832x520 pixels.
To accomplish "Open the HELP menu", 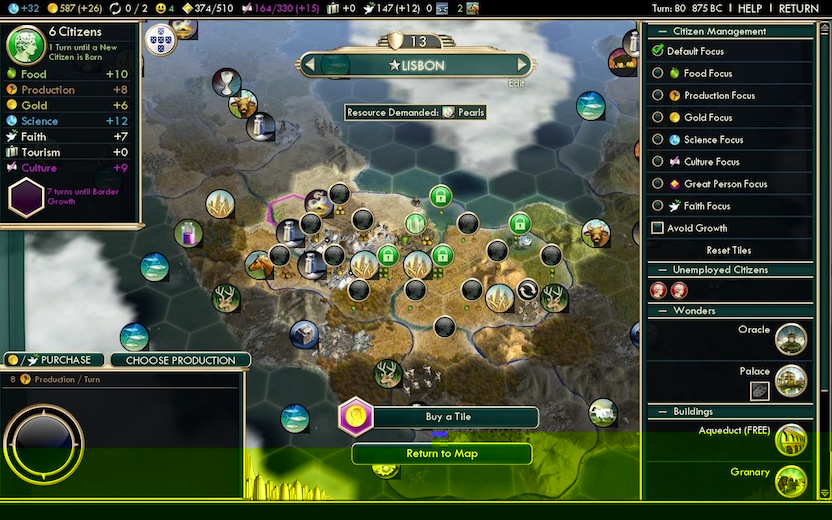I will tap(749, 8).
